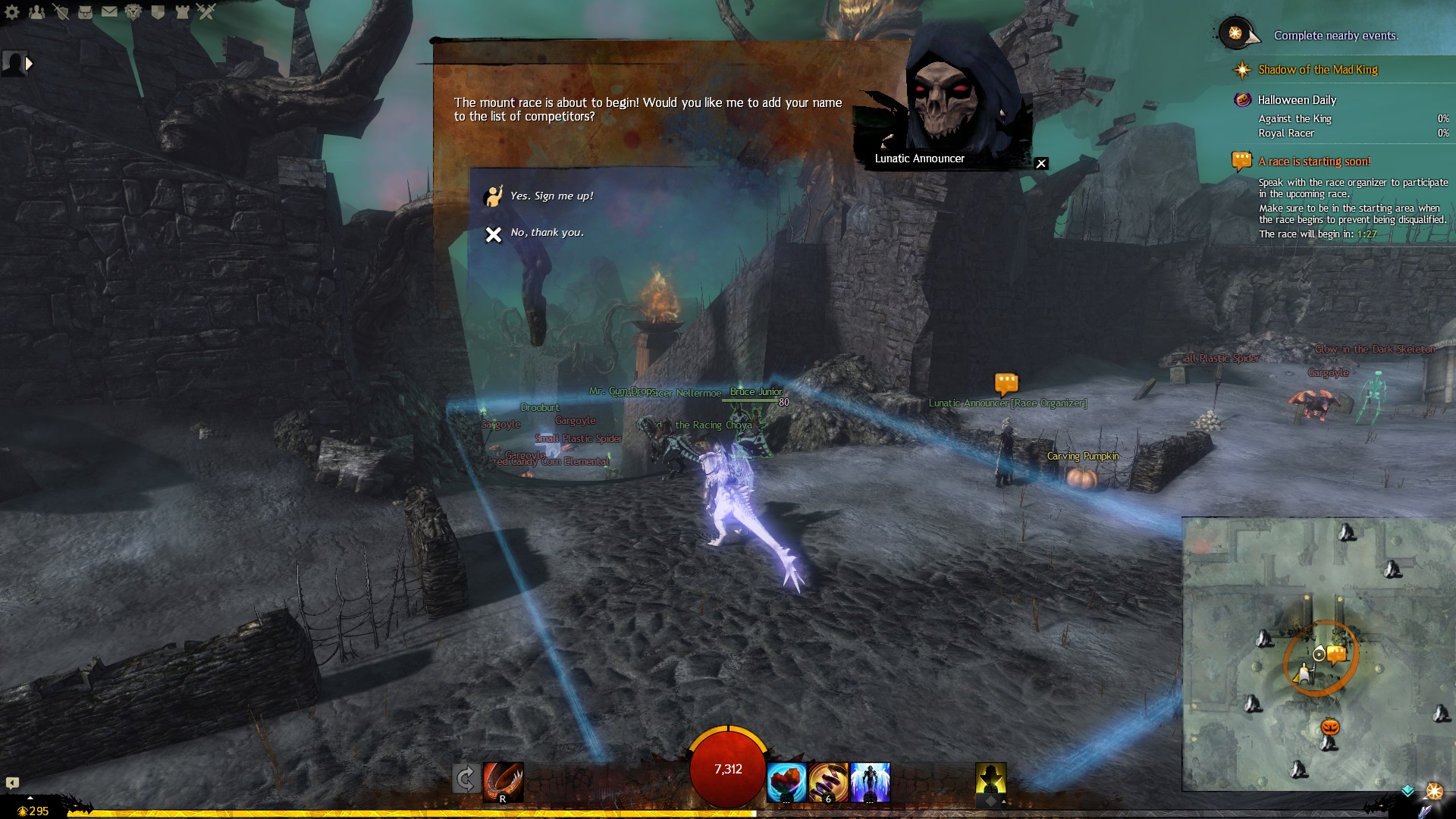The width and height of the screenshot is (1456, 819).
Task: Click the yellow dismount arrow icon
Action: click(x=990, y=780)
